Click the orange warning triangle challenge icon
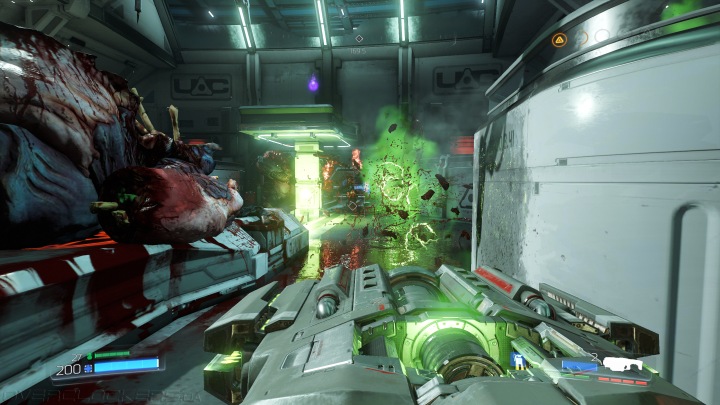The image size is (720, 405). [x=559, y=39]
